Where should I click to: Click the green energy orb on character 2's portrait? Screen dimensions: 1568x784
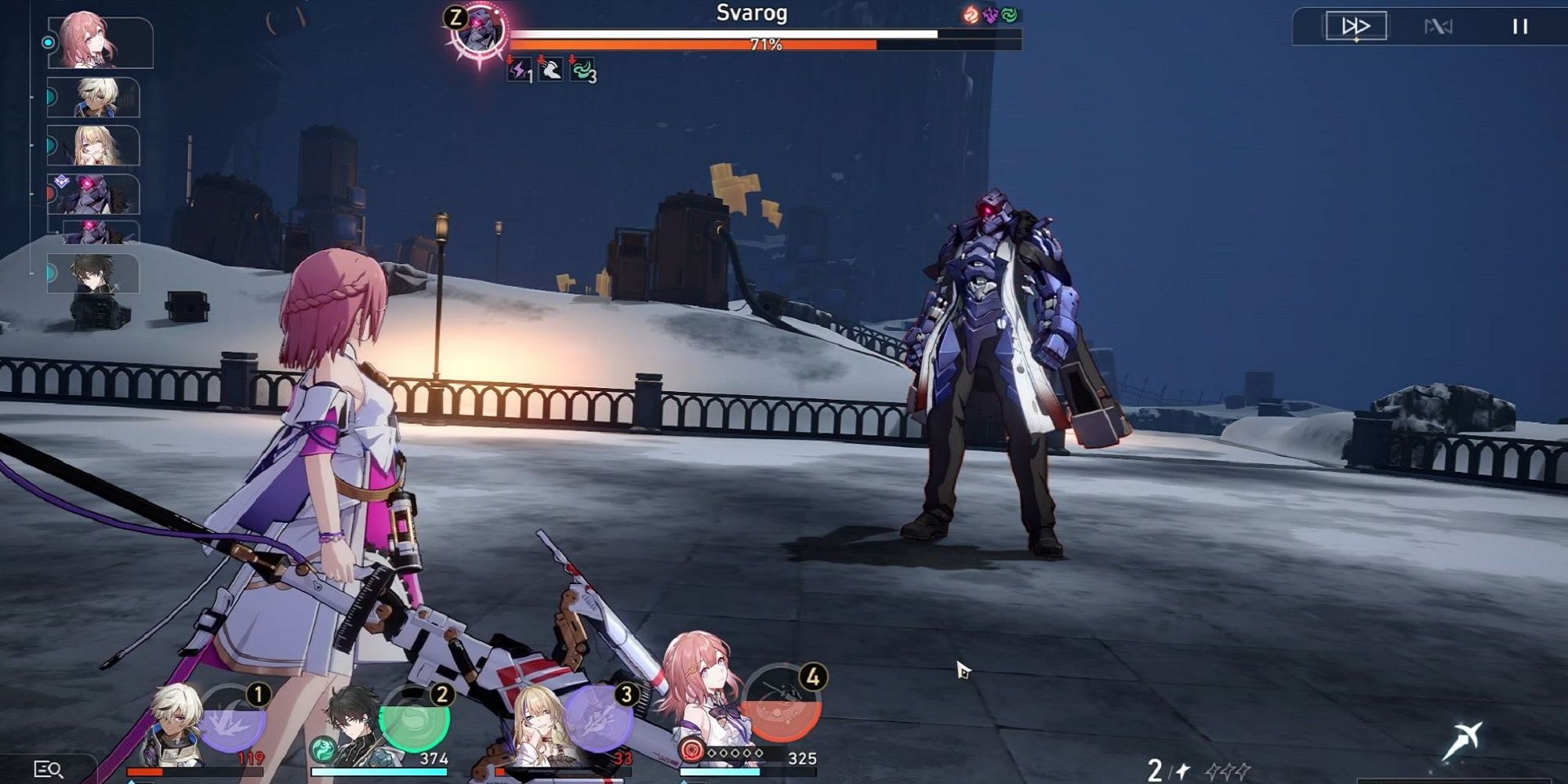(x=325, y=749)
